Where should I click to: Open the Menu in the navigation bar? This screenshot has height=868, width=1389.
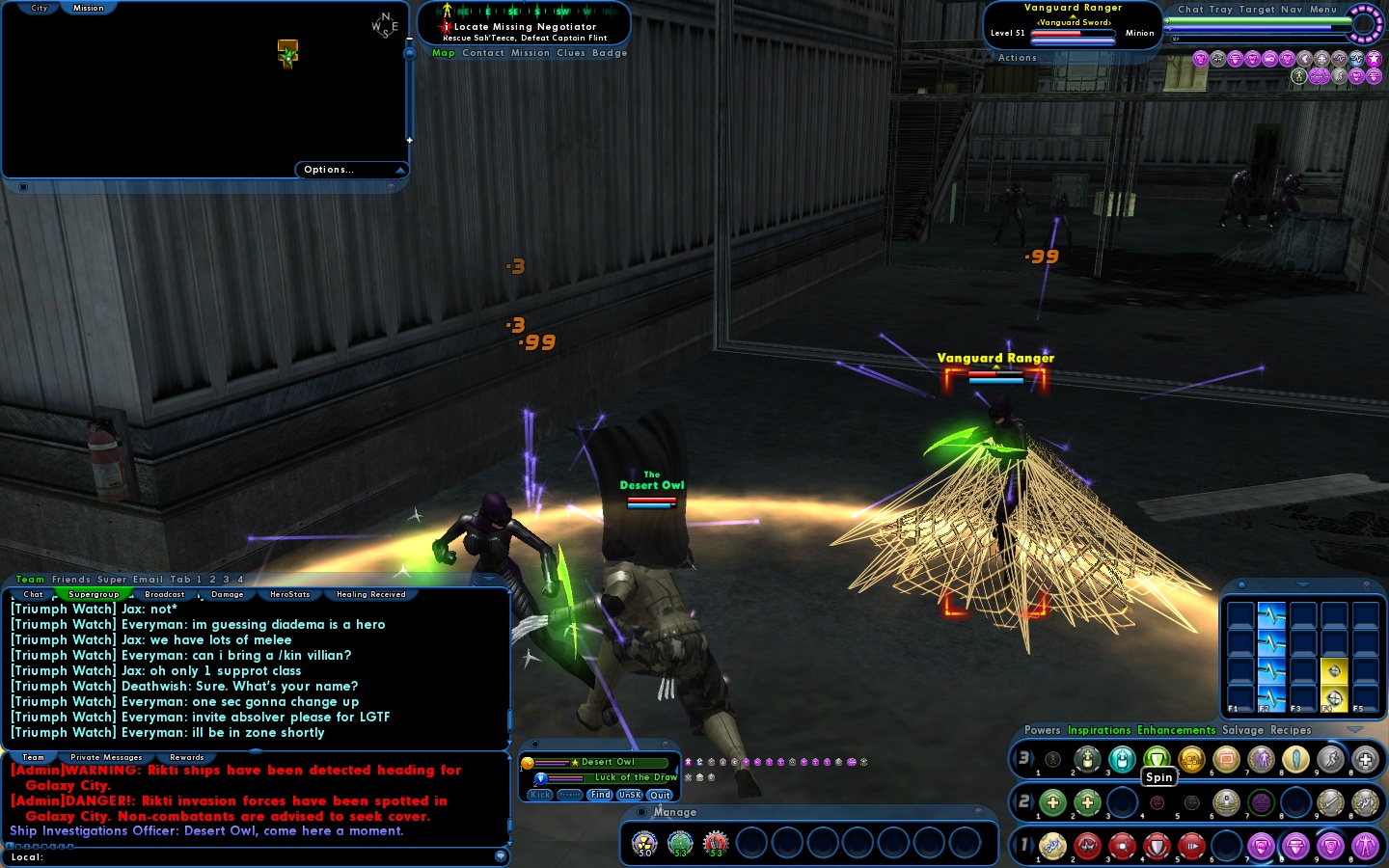tap(1322, 10)
